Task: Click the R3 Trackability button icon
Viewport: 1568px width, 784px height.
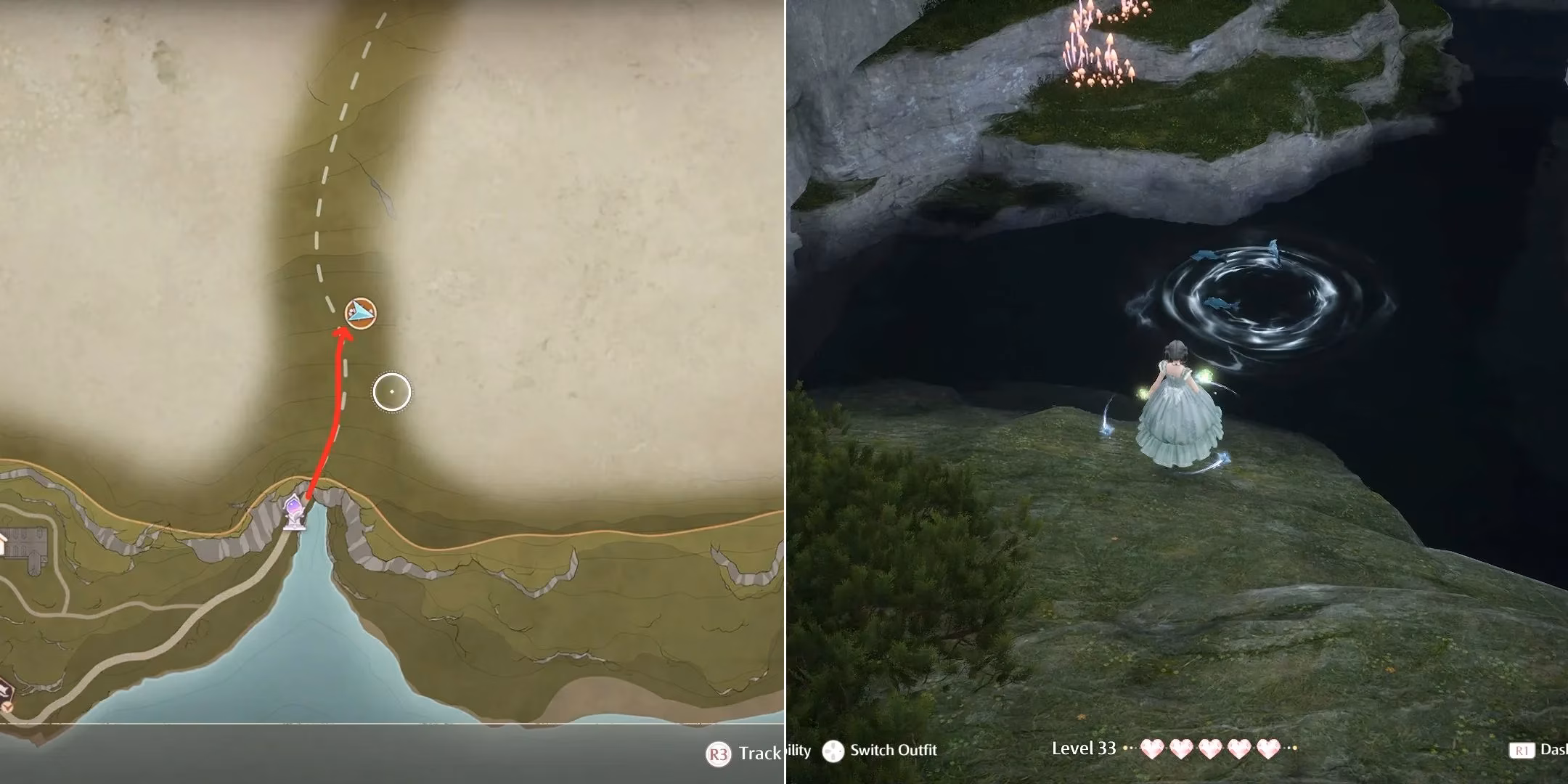Action: pyautogui.click(x=719, y=751)
